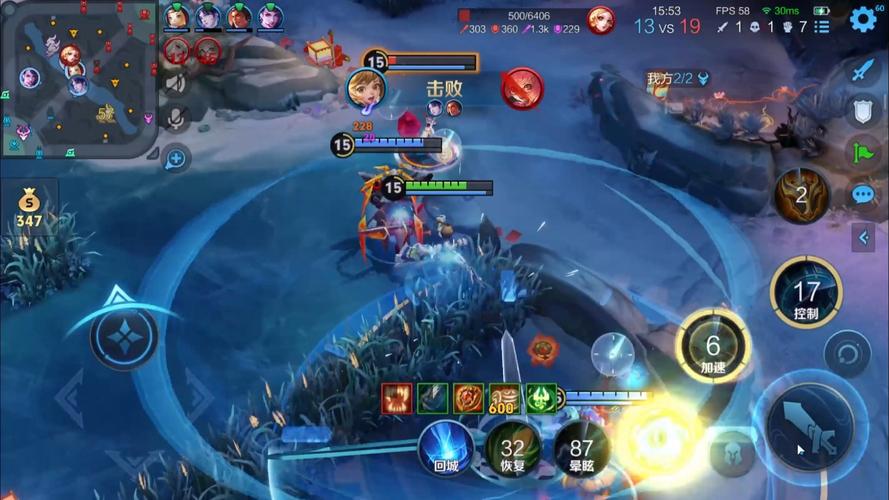Open the settings gear menu
Image resolution: width=889 pixels, height=500 pixels.
(862, 20)
